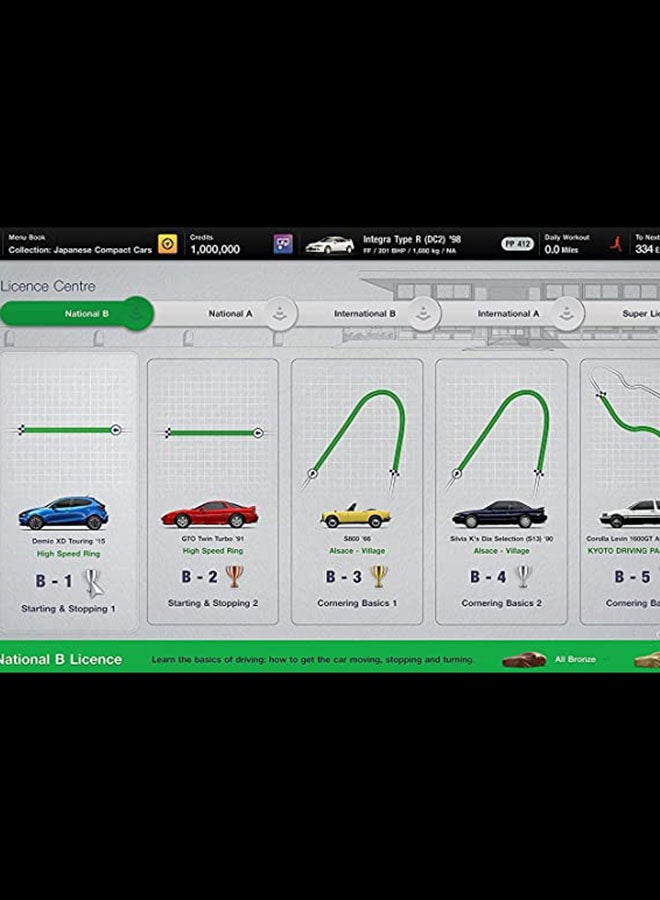Switch to the International A licence tab
Viewport: 660px width, 900px height.
509,314
